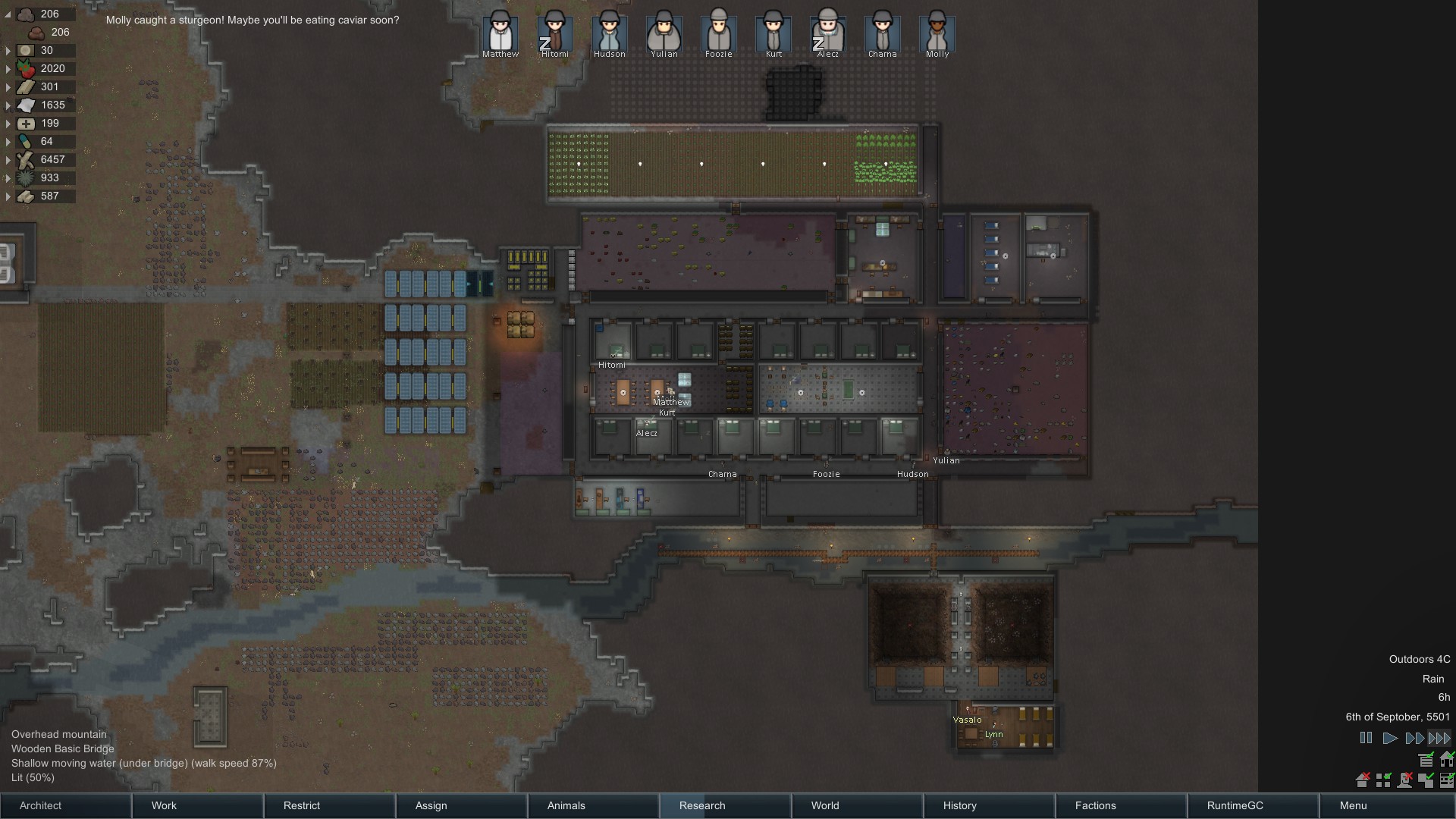
Task: Open the History tab
Action: [989, 805]
